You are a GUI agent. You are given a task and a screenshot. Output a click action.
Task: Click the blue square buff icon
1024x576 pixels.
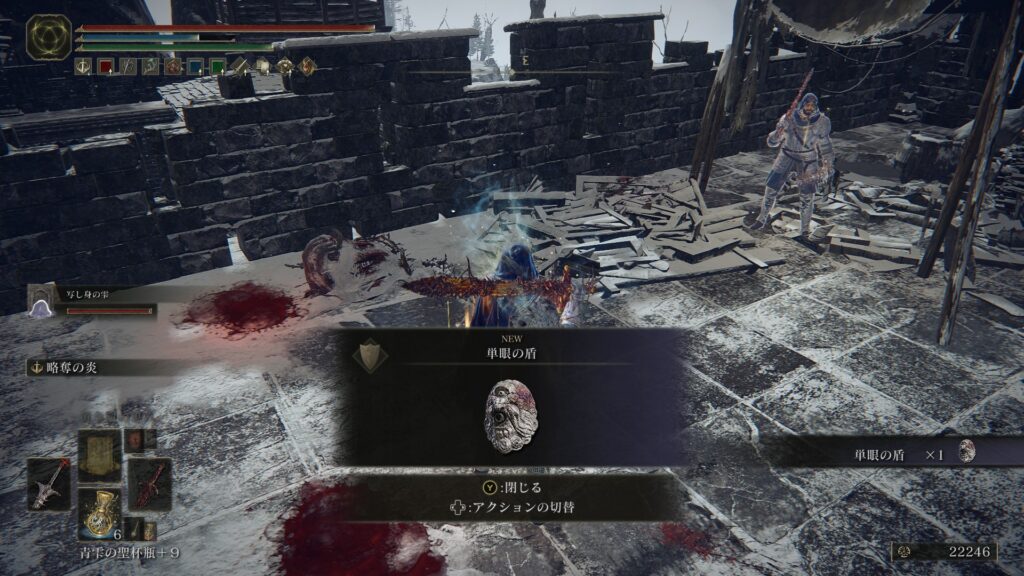point(194,67)
